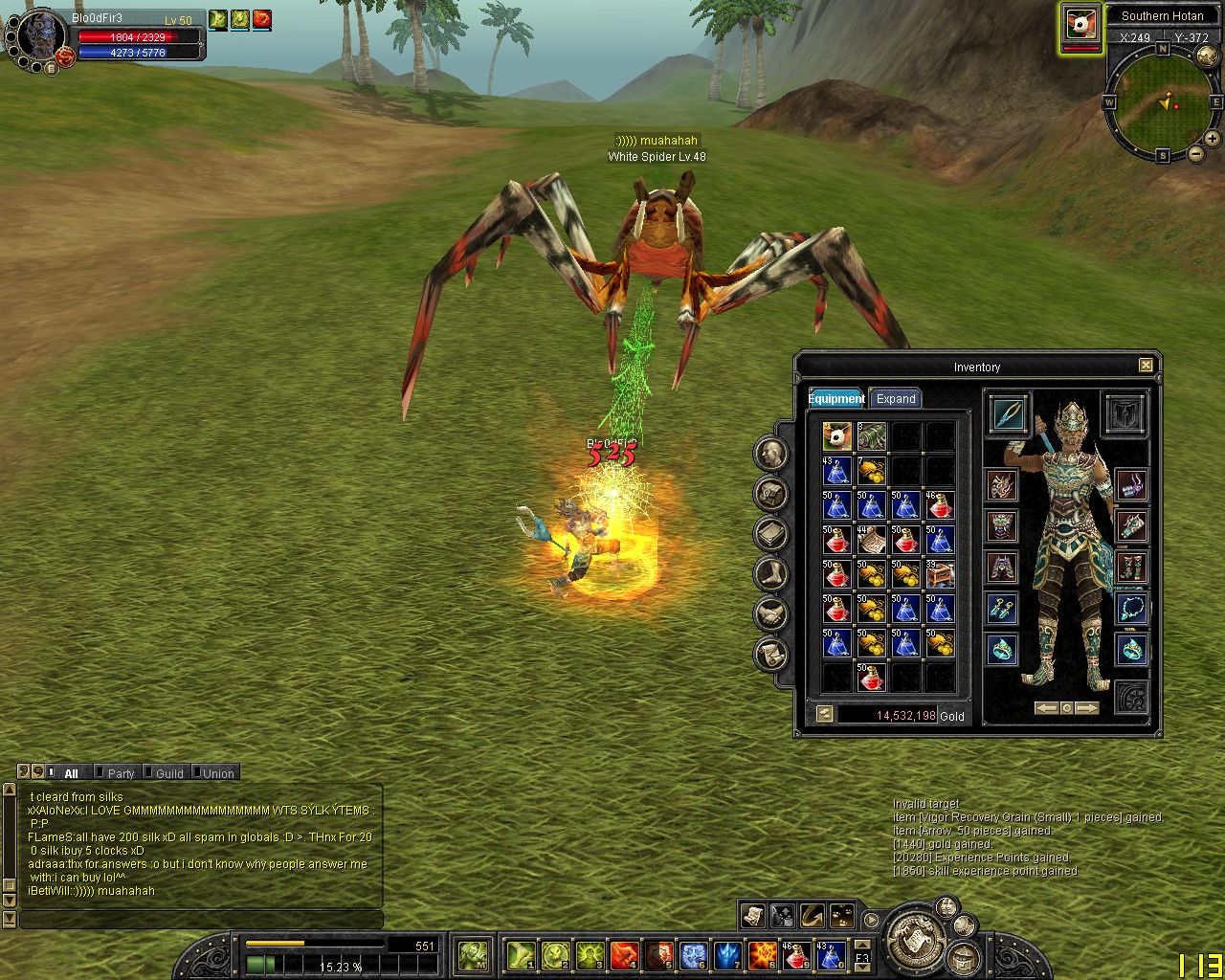Select the scroll stack of 44
Image resolution: width=1225 pixels, height=980 pixels.
[x=871, y=540]
